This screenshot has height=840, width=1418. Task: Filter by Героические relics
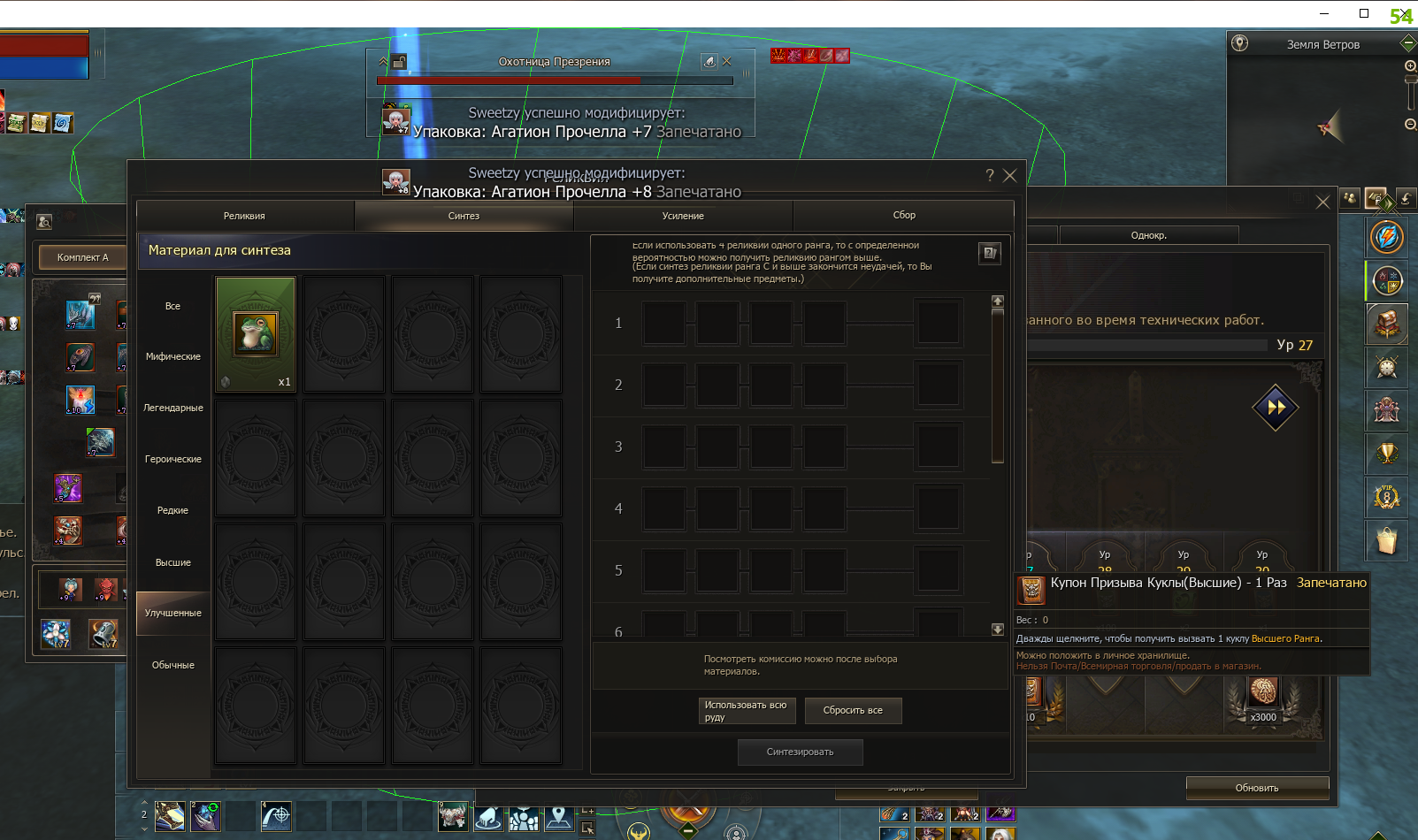pyautogui.click(x=172, y=459)
